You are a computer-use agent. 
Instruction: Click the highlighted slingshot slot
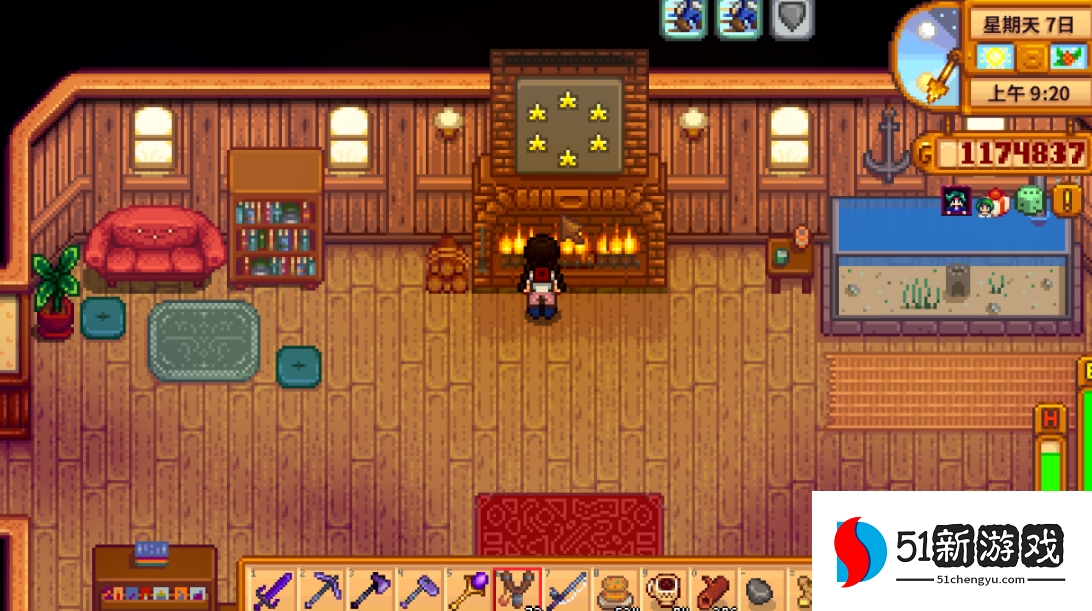point(517,590)
